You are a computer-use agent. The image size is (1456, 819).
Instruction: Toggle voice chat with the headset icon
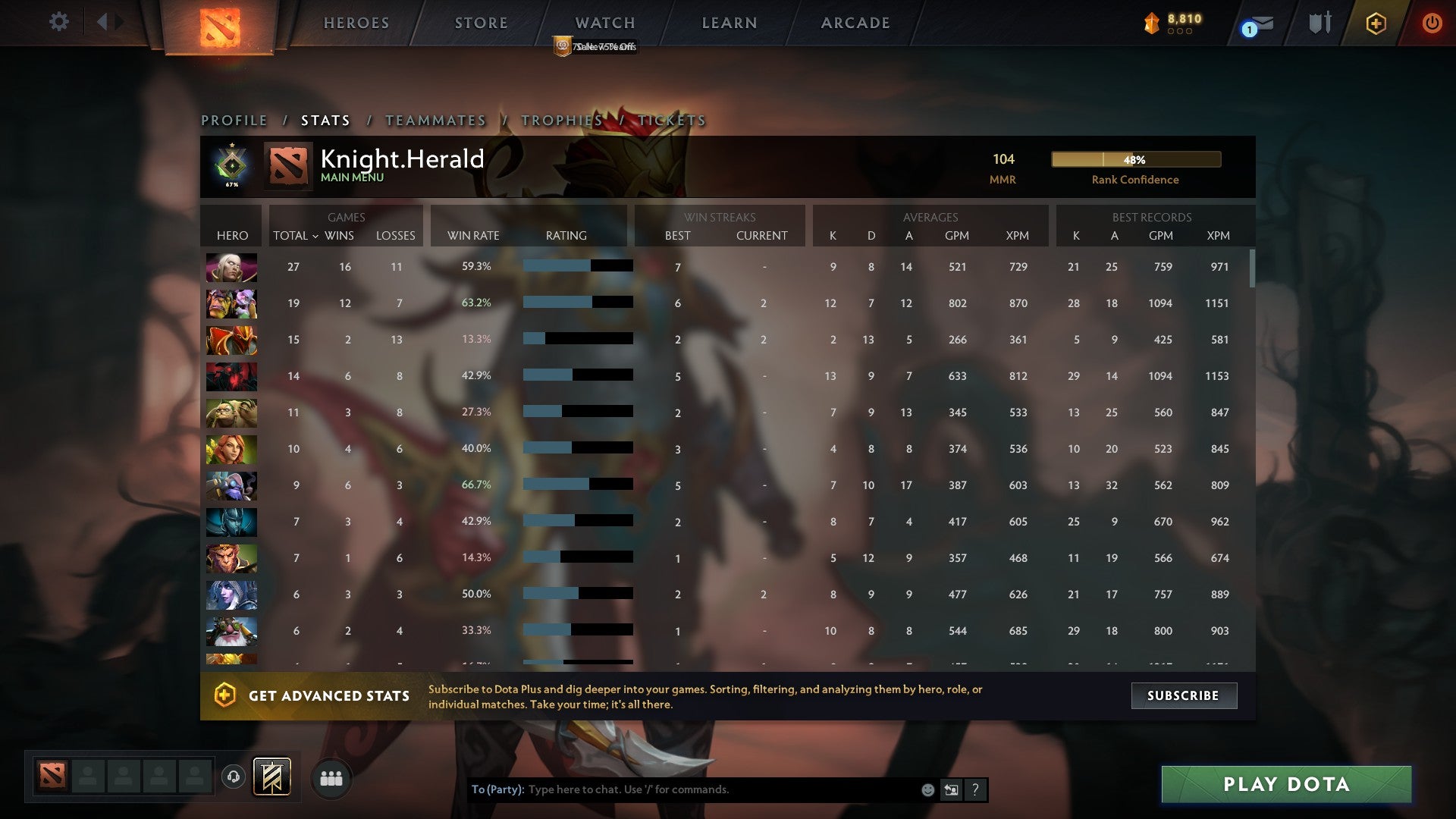click(234, 777)
